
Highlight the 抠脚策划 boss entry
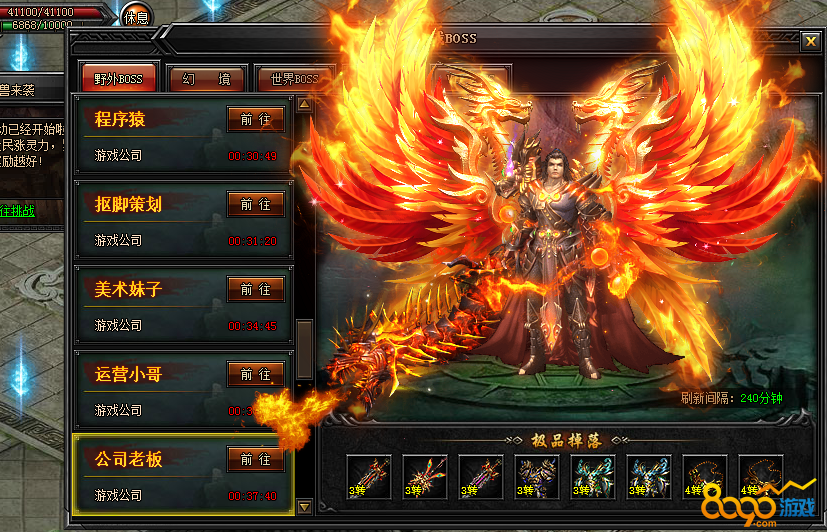[128, 204]
